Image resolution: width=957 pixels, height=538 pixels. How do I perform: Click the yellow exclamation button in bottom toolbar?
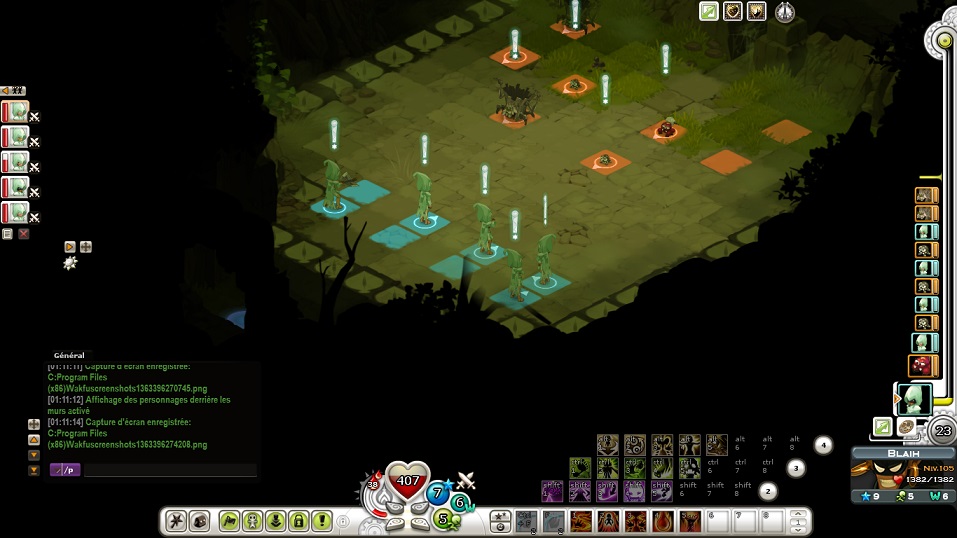tap(321, 521)
